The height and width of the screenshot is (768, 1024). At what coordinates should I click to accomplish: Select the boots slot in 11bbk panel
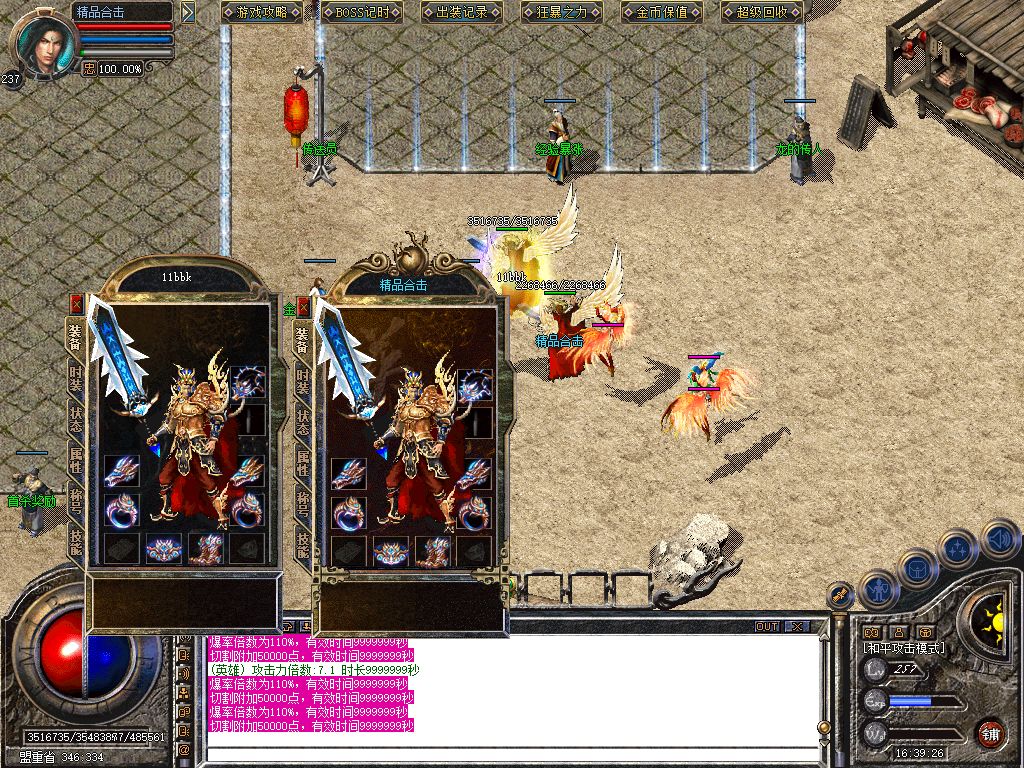[x=206, y=548]
